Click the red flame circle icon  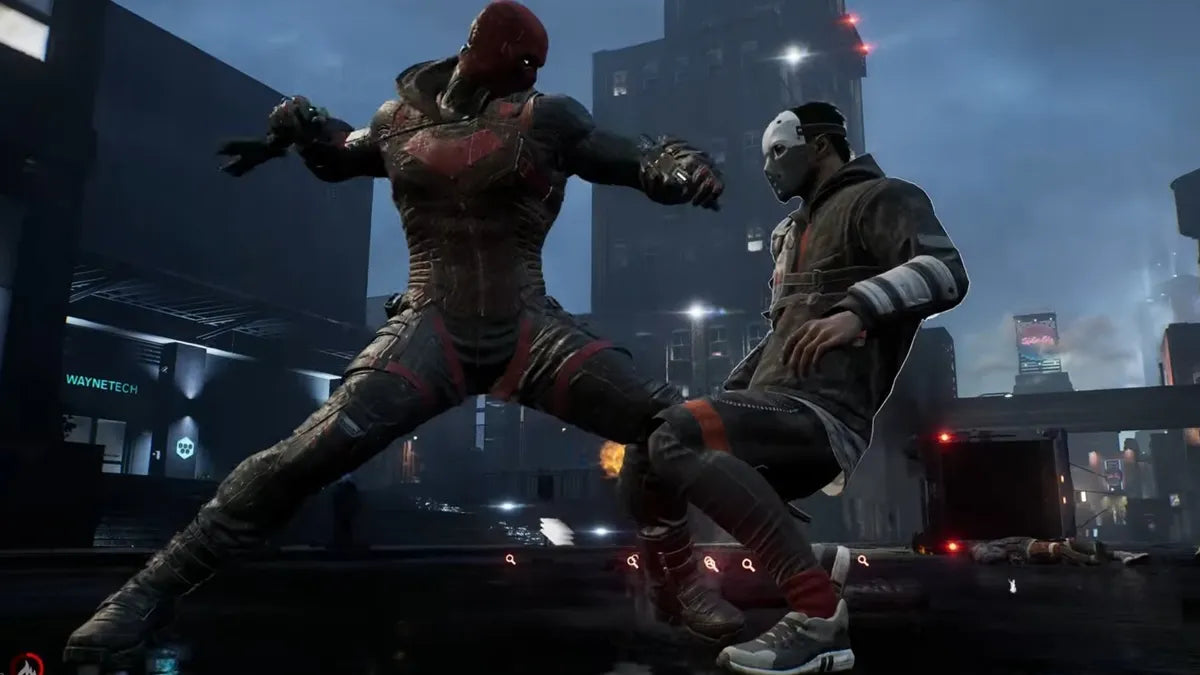[x=26, y=665]
